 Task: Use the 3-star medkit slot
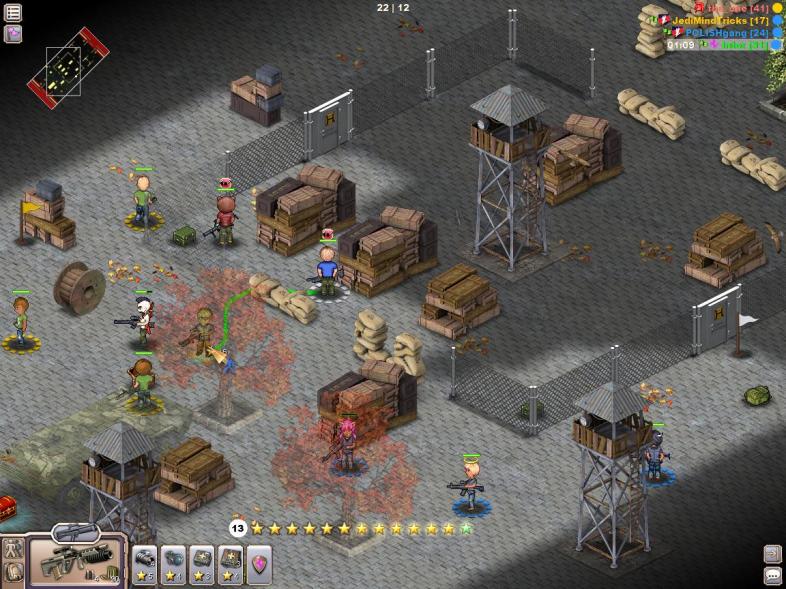(202, 564)
